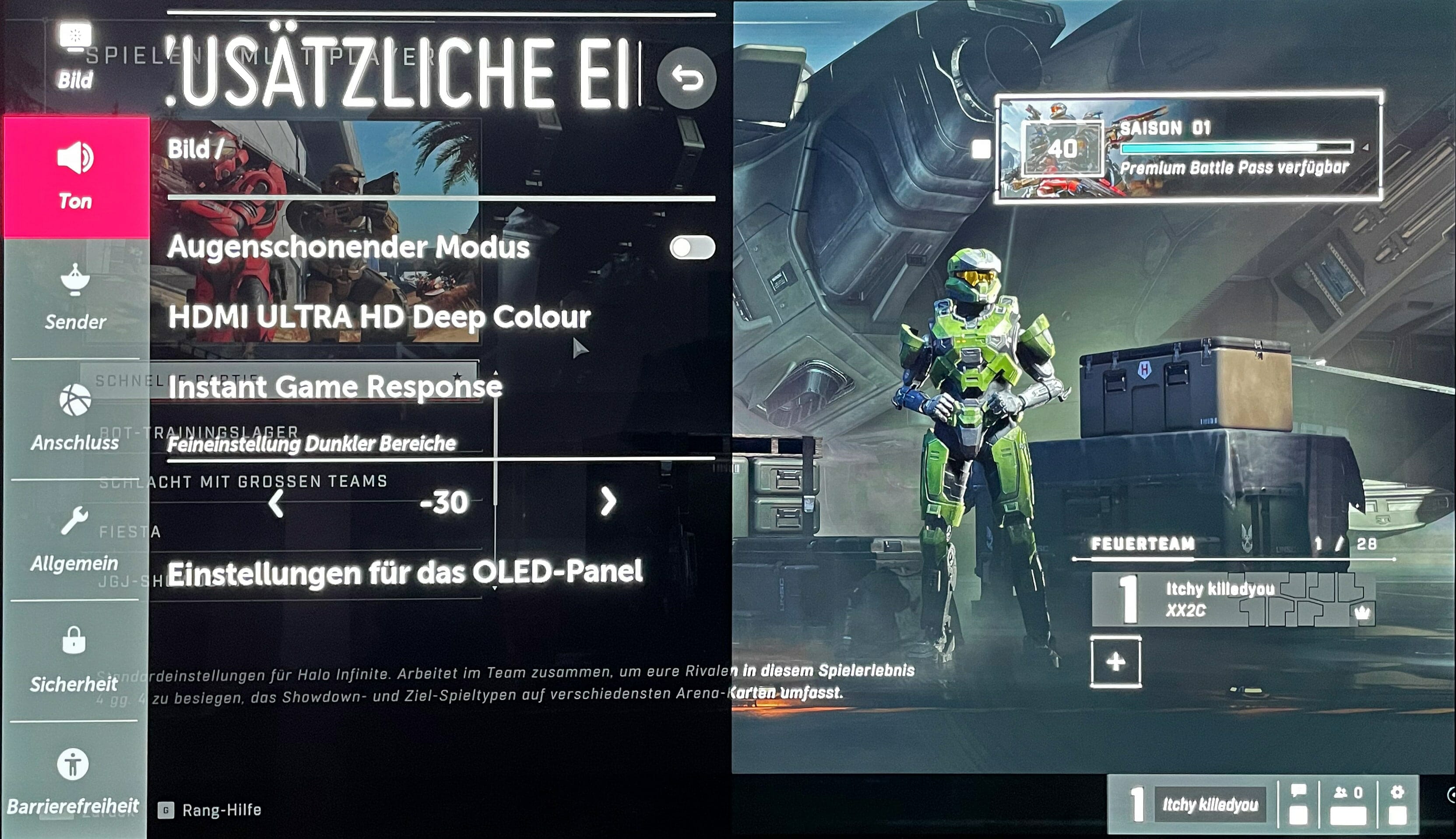Open the Sender channels tab
The height and width of the screenshot is (839, 1456).
[x=75, y=297]
